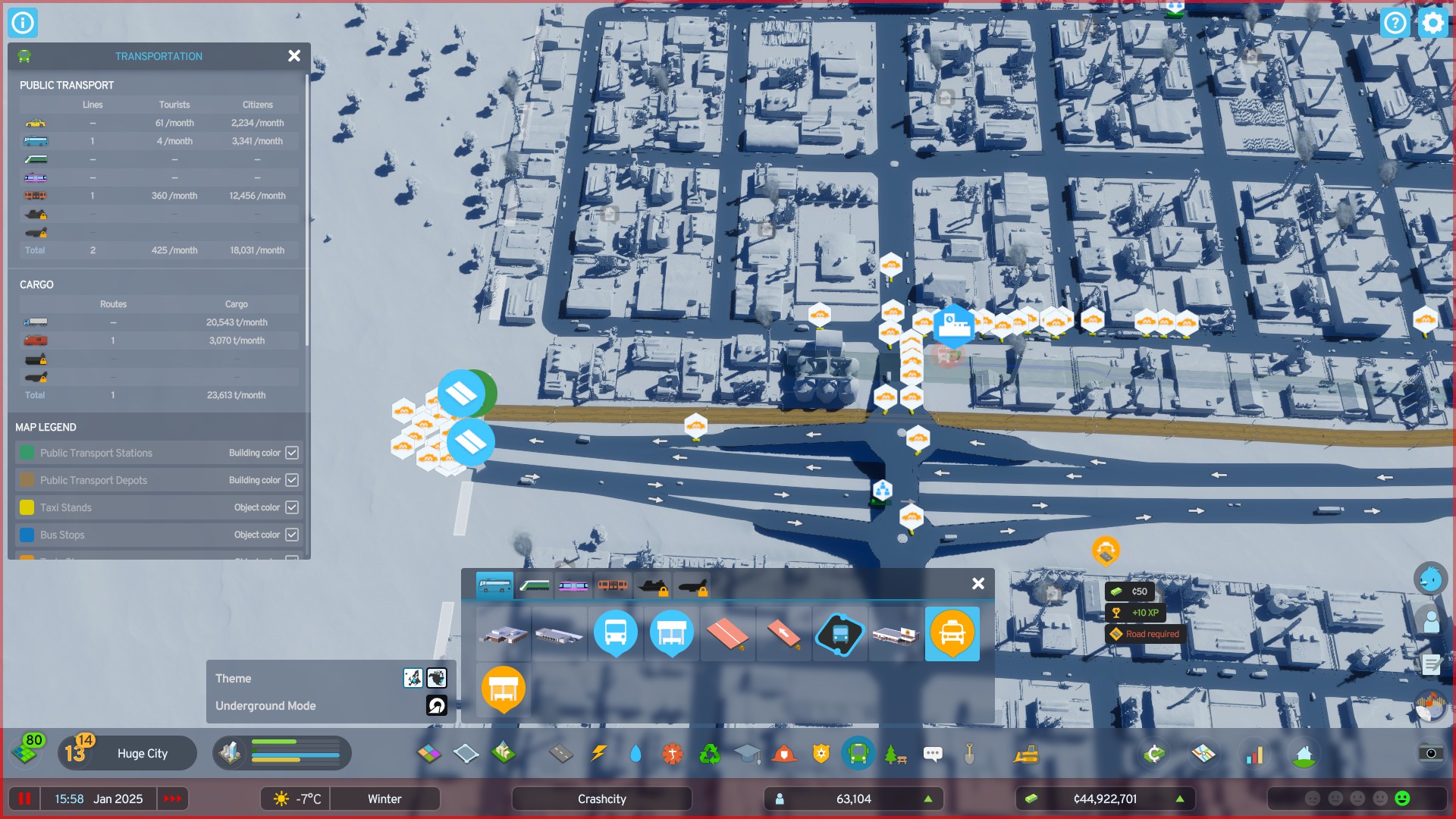The image size is (1456, 819).
Task: Open the city statistics bar chart panel
Action: coord(1255,754)
